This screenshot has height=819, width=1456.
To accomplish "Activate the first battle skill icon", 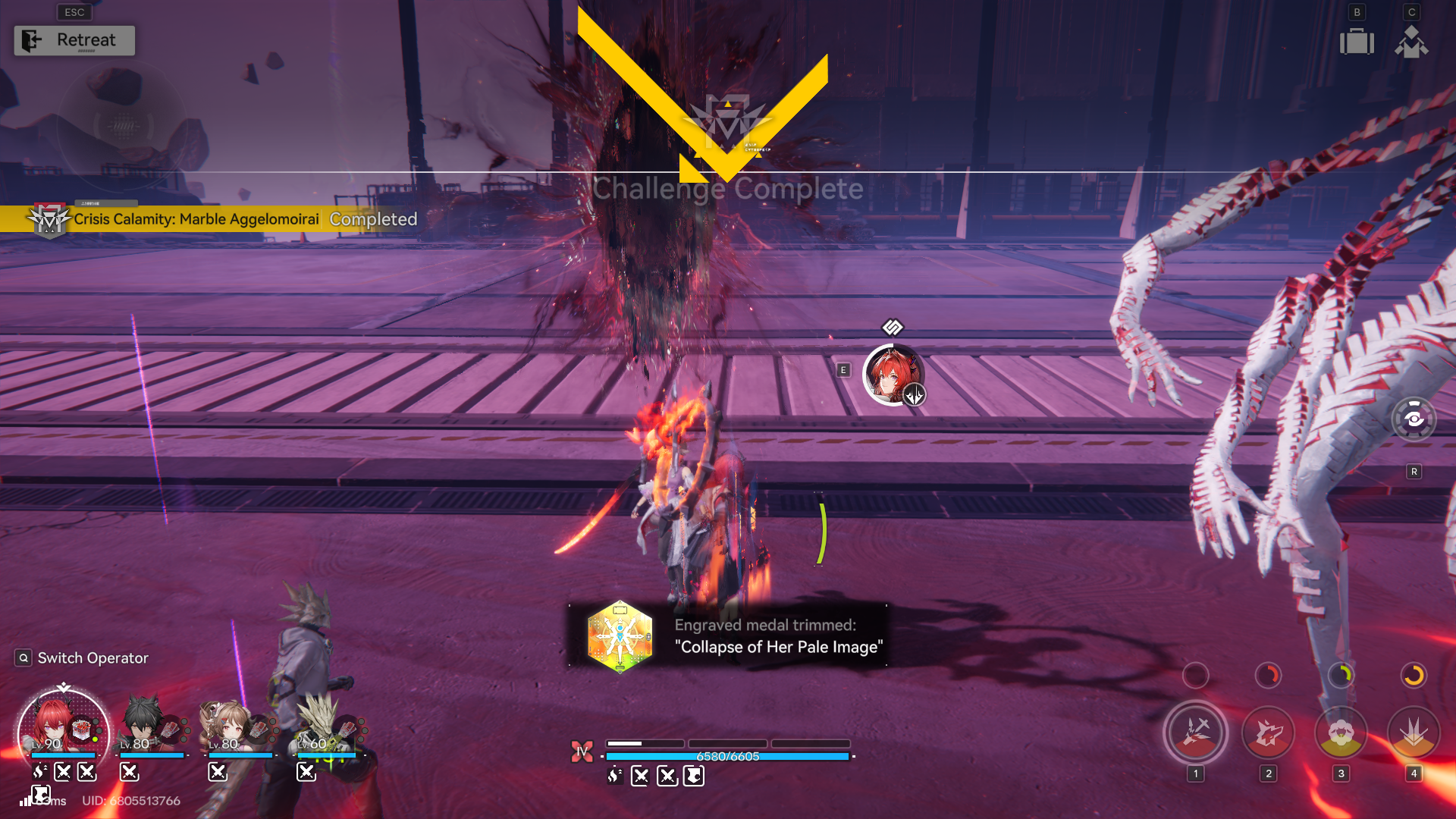I will [x=1196, y=733].
